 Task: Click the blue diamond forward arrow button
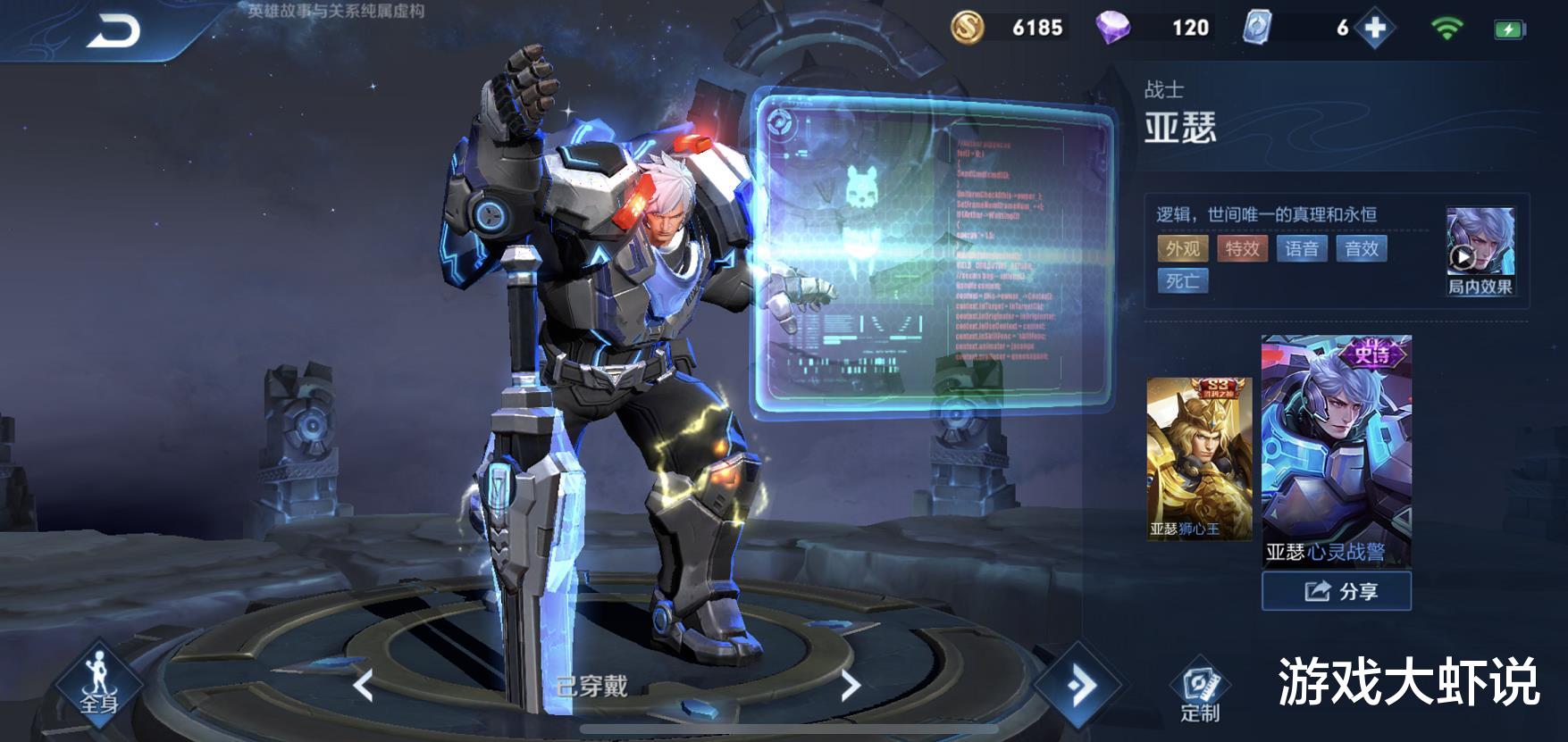(x=1080, y=686)
